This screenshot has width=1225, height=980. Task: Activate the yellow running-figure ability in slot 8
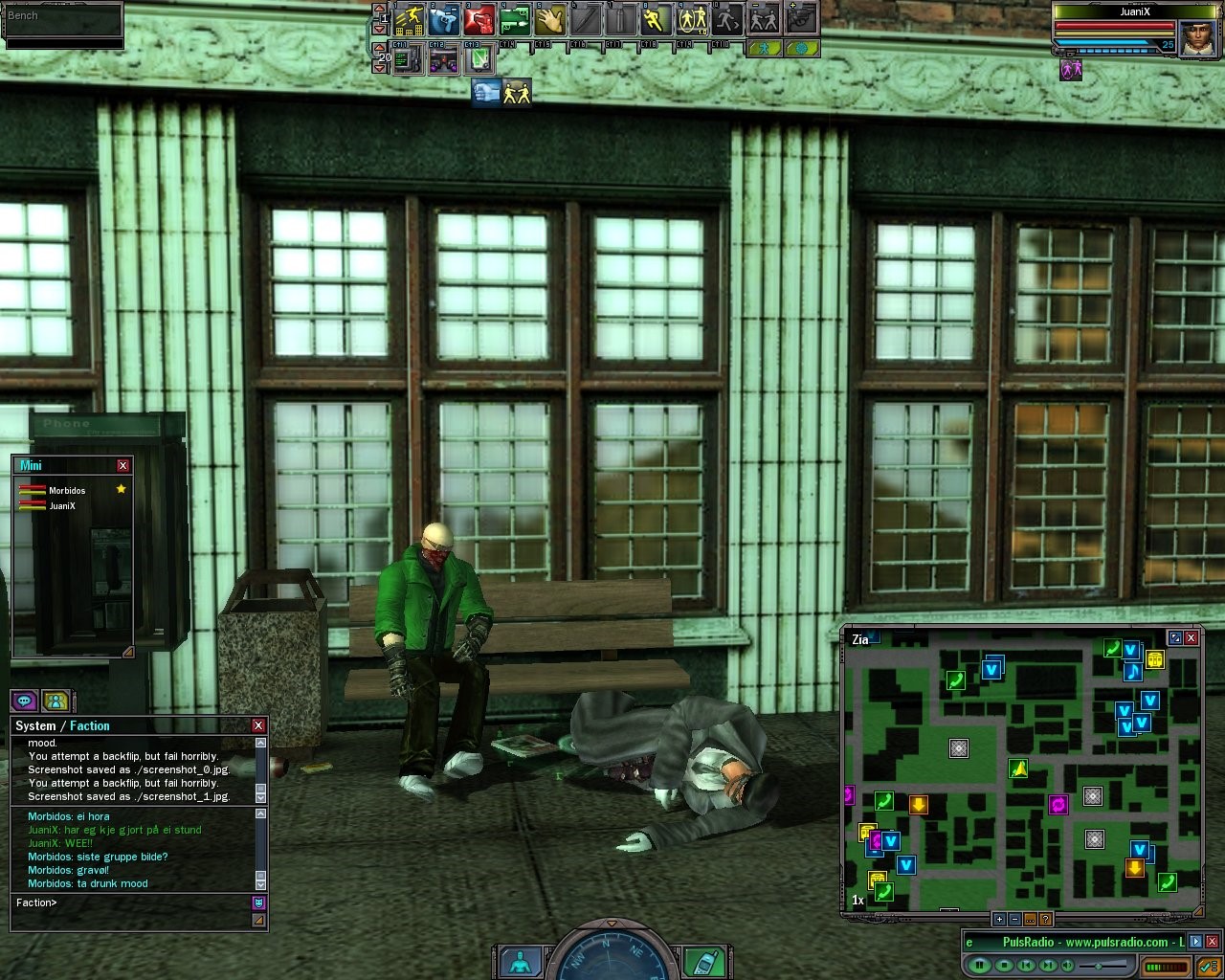[656, 18]
